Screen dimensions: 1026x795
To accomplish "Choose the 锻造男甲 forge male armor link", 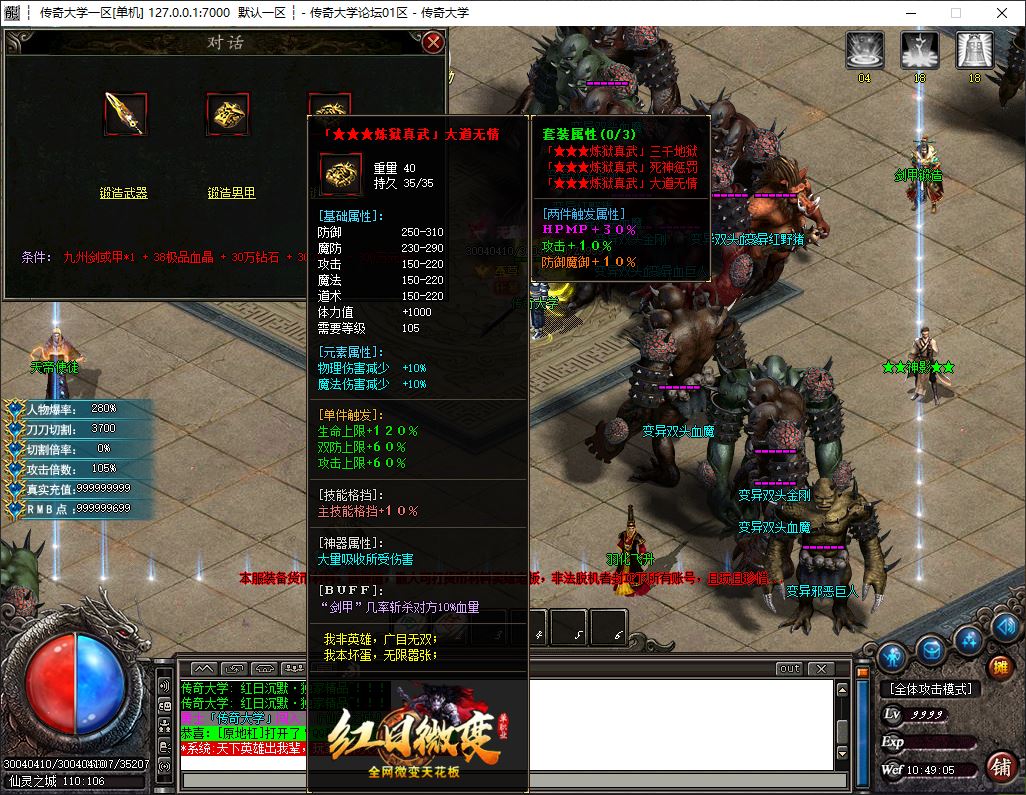I will pyautogui.click(x=232, y=193).
